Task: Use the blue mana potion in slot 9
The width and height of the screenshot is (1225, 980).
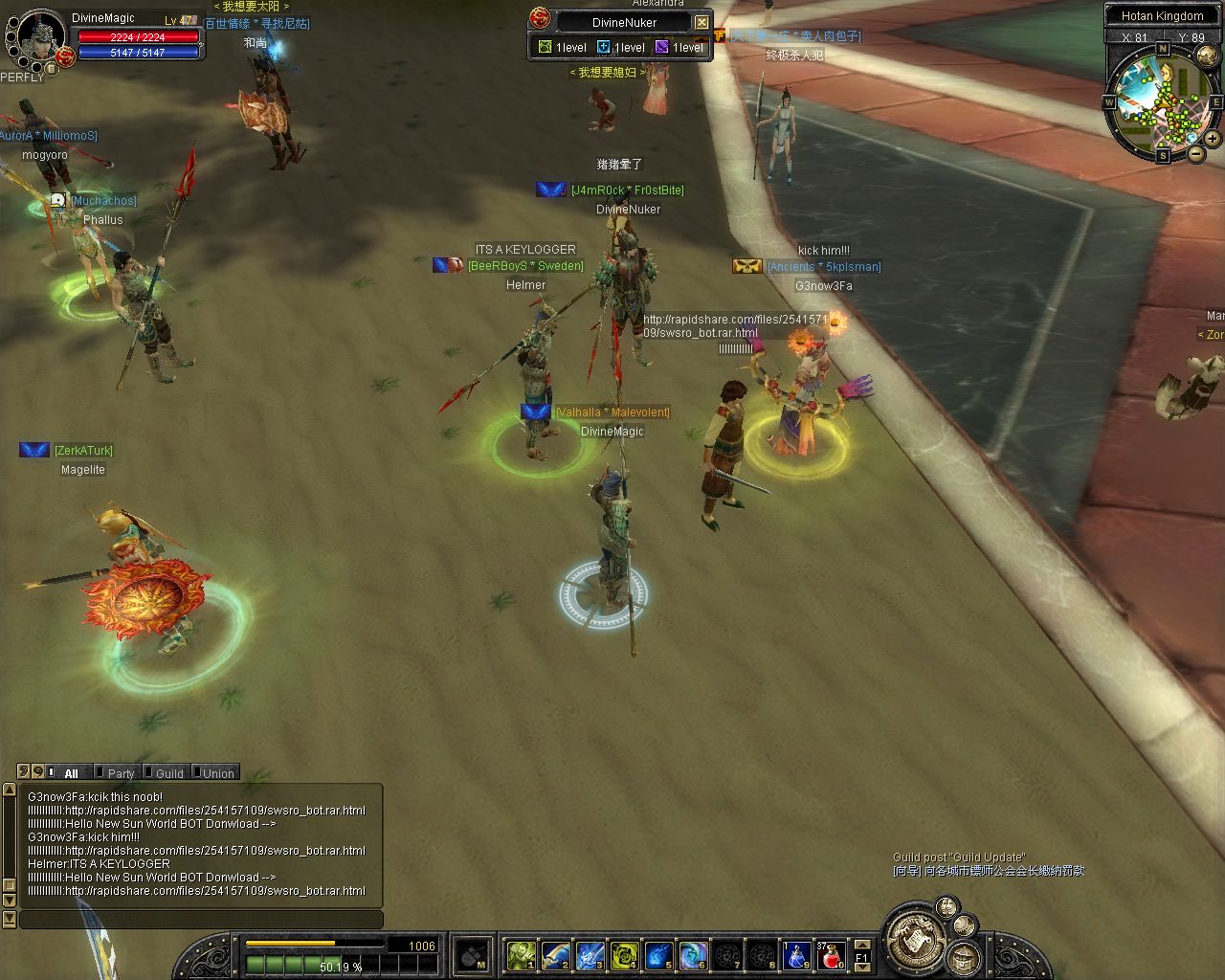Action: (797, 955)
